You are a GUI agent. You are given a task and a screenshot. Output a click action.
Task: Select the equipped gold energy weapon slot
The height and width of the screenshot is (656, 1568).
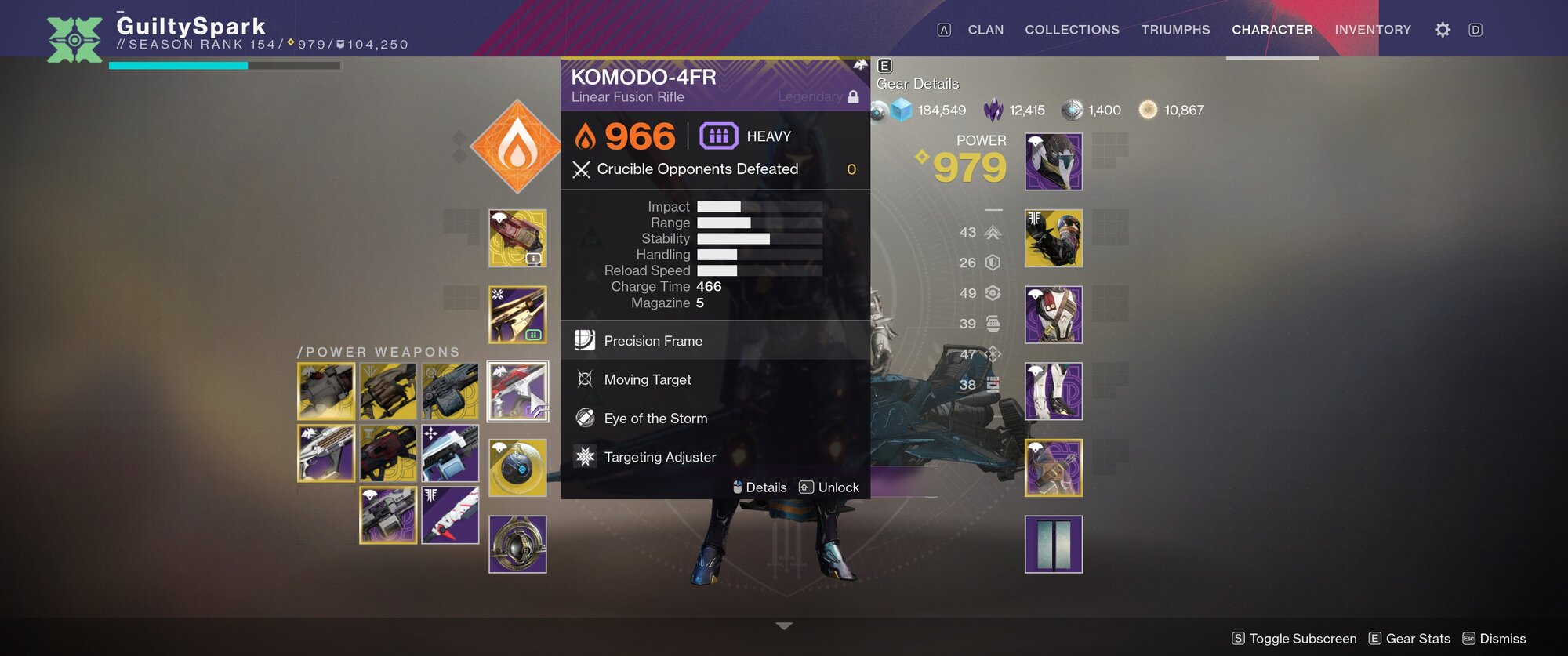(x=517, y=314)
